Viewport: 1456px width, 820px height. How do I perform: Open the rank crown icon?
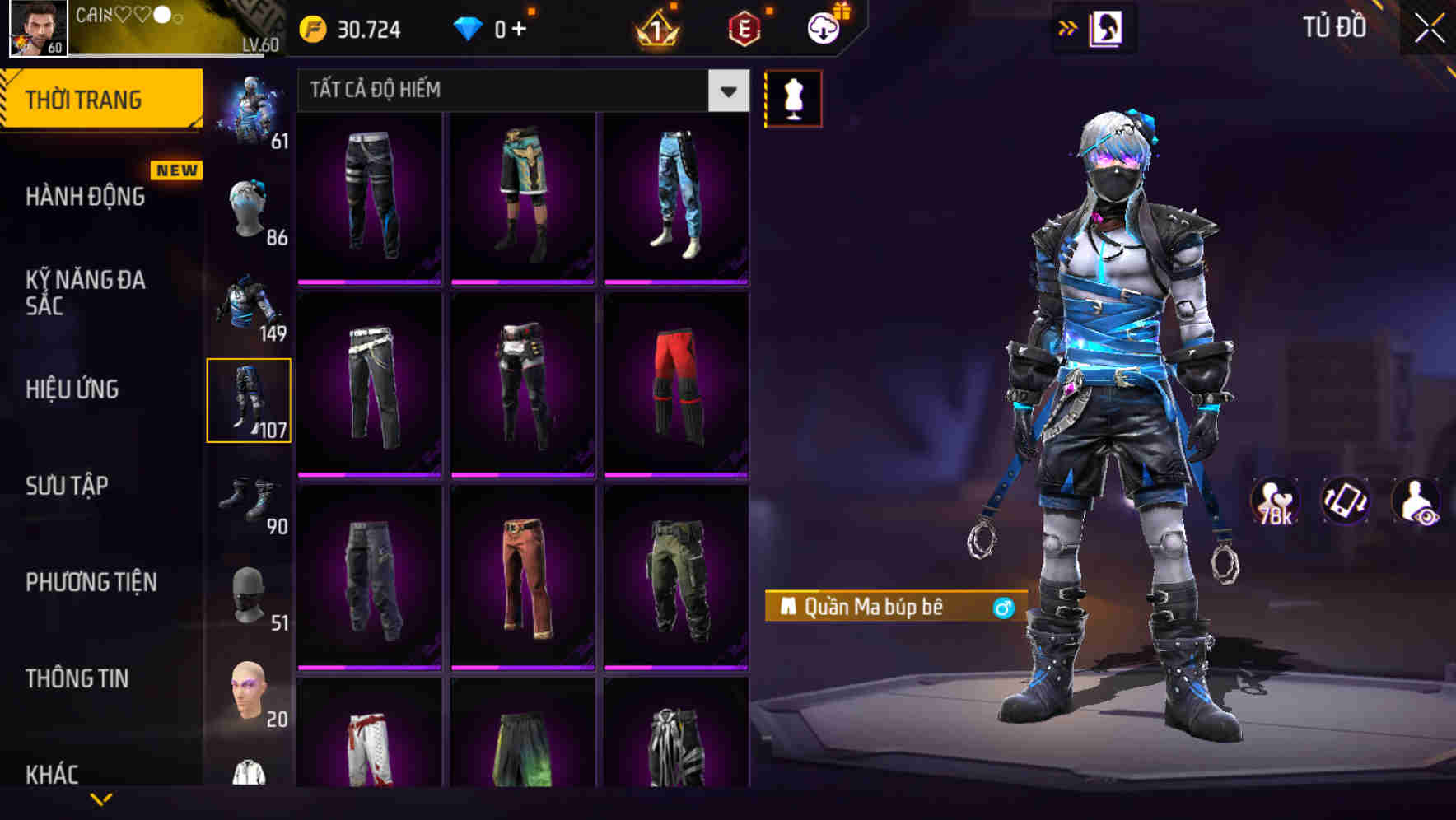pos(654,27)
